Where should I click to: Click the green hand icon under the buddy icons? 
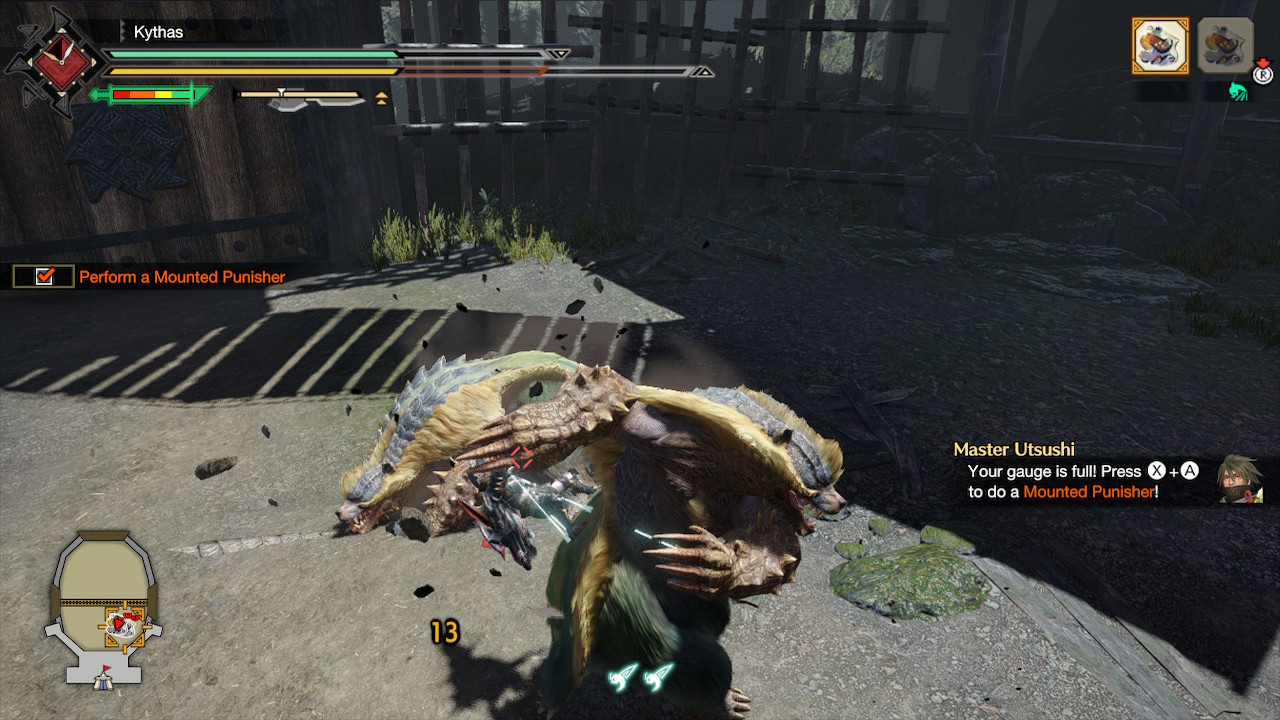tap(1239, 92)
